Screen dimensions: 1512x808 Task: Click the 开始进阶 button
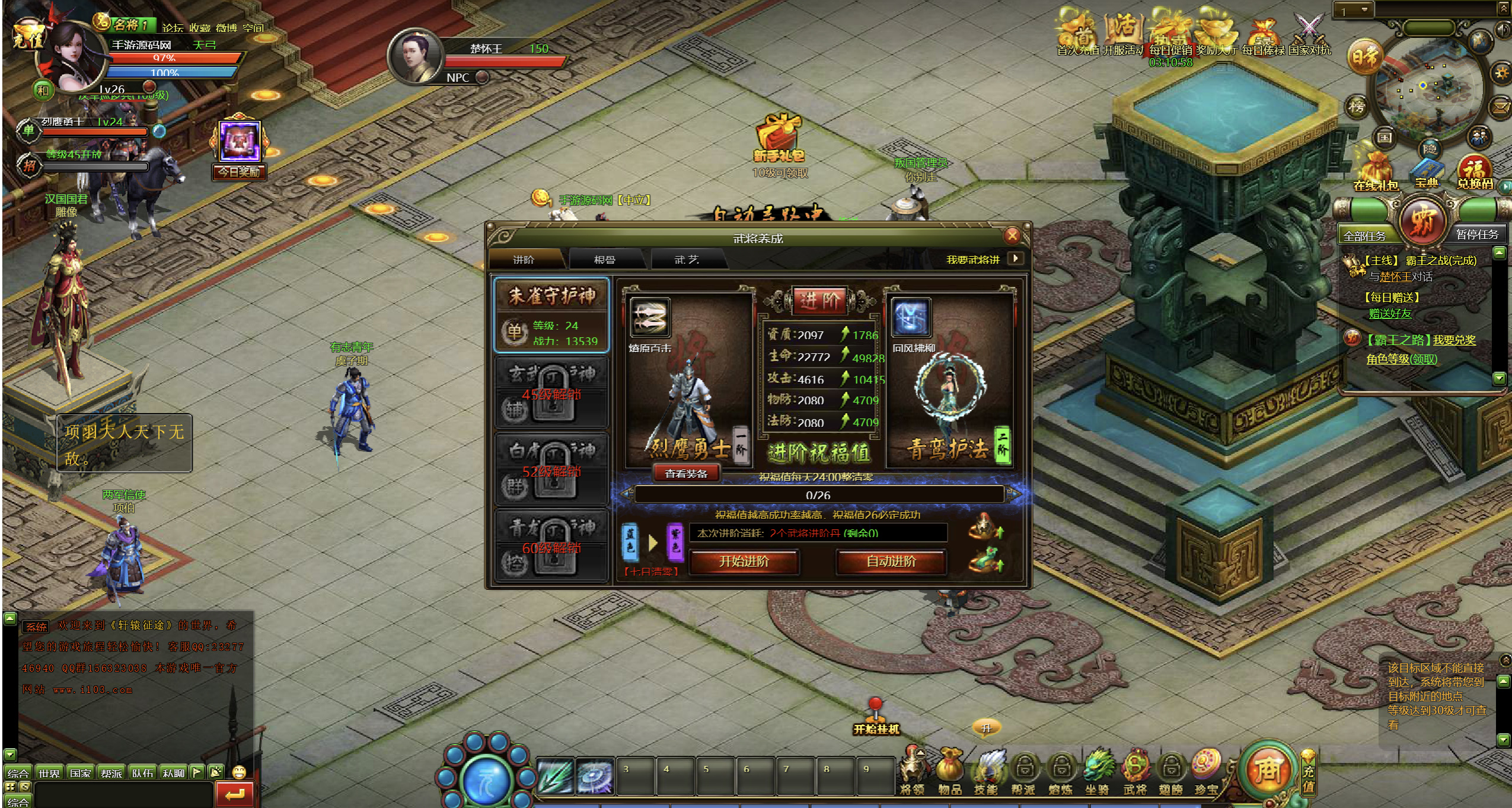click(744, 561)
